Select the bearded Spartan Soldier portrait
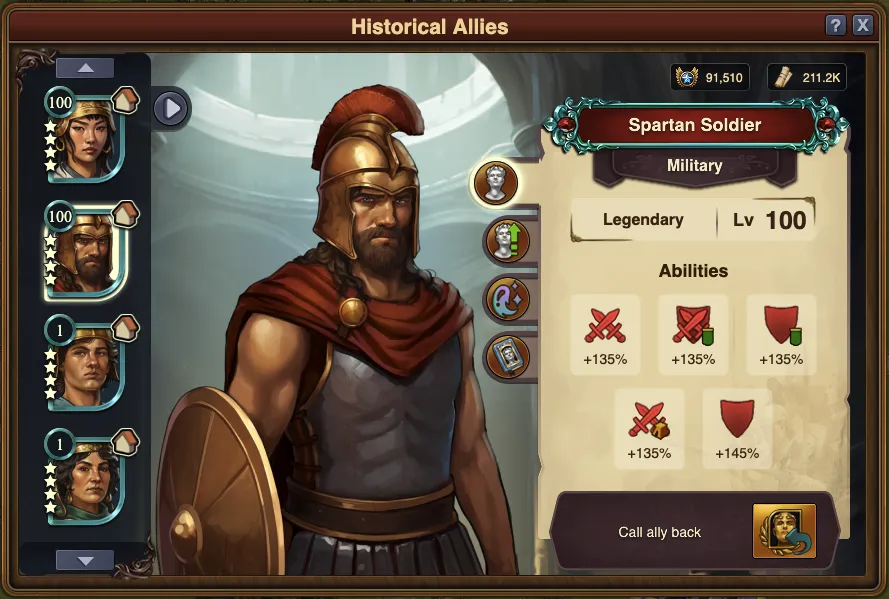The height and width of the screenshot is (599, 889). click(84, 249)
